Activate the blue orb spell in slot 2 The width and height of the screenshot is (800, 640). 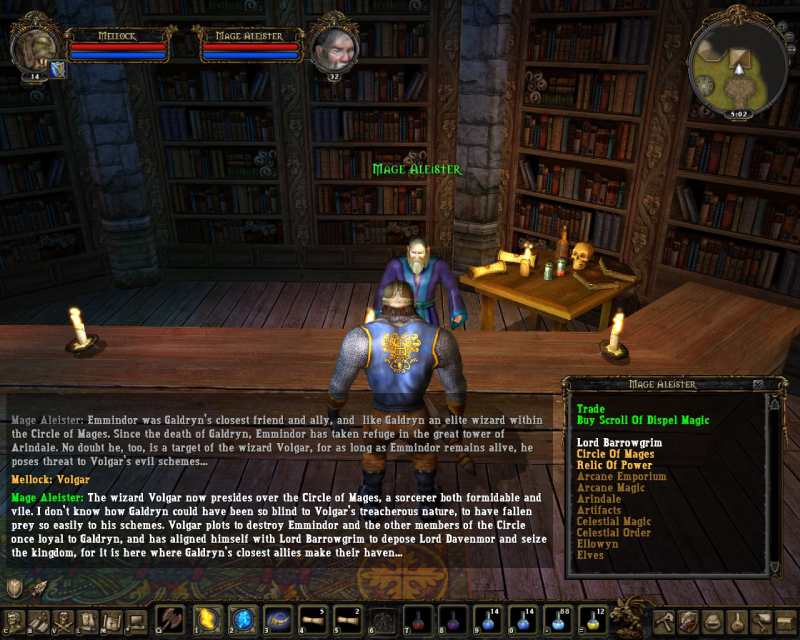tap(243, 620)
